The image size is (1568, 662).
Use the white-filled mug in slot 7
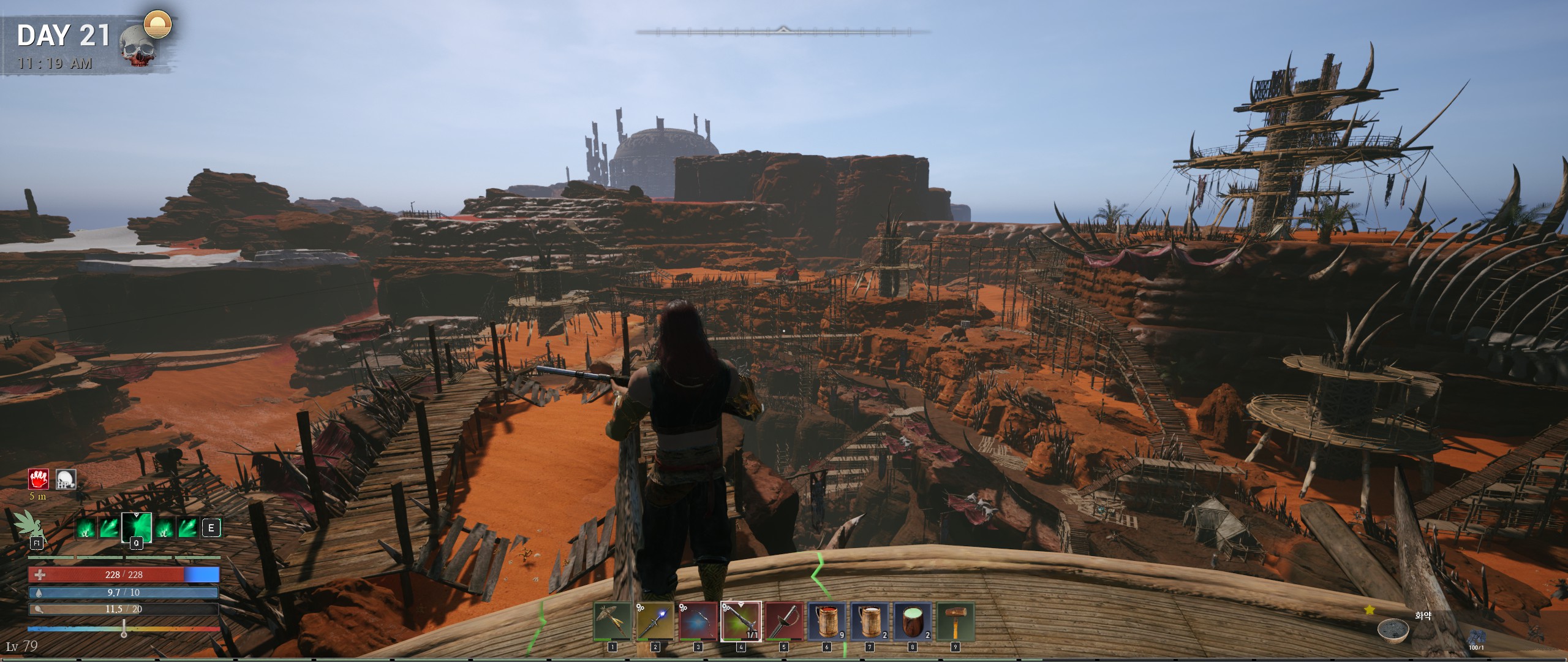870,622
